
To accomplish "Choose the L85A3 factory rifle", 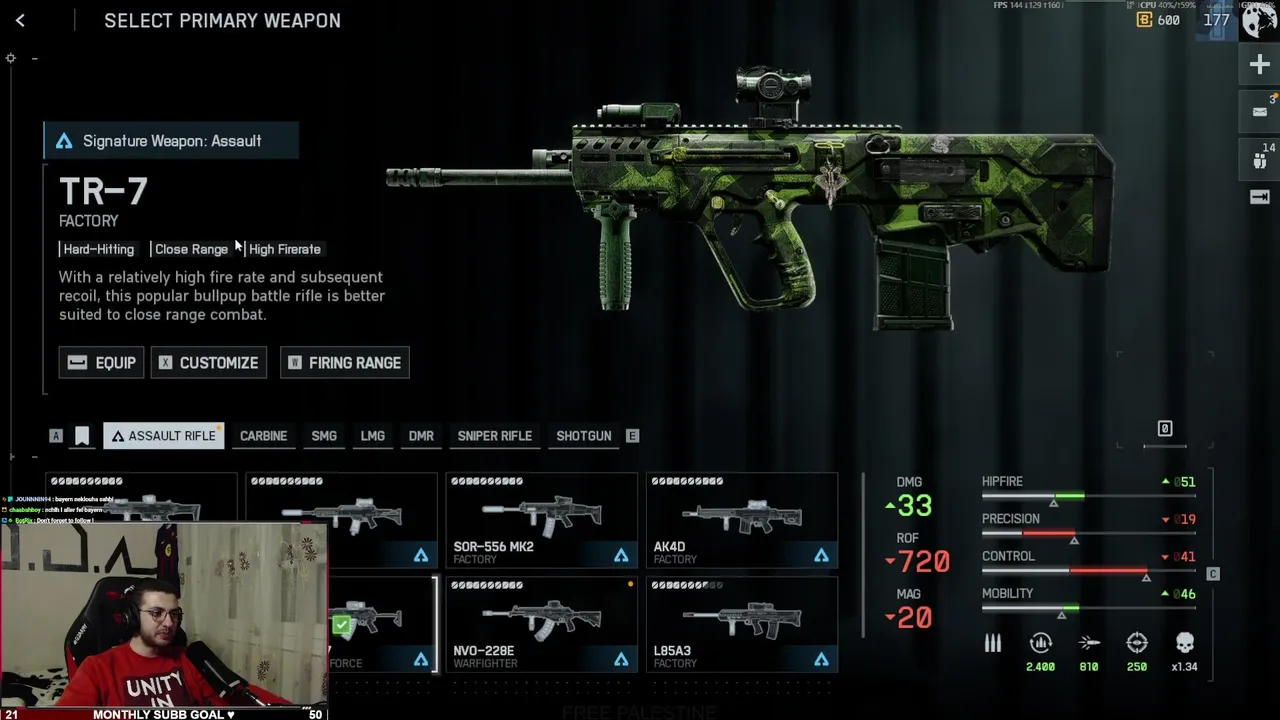I will point(741,624).
